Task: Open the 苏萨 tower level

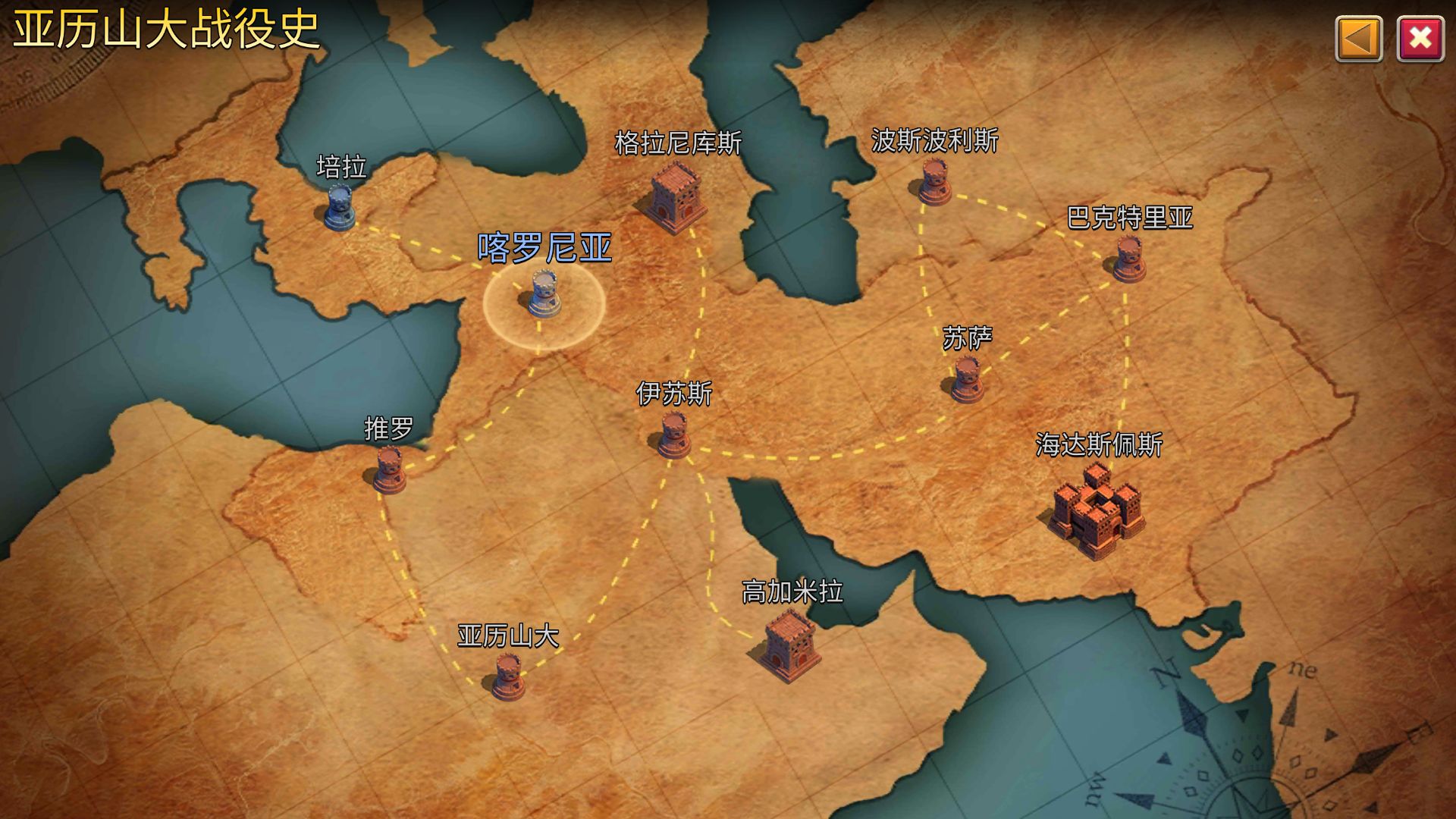Action: point(967,379)
